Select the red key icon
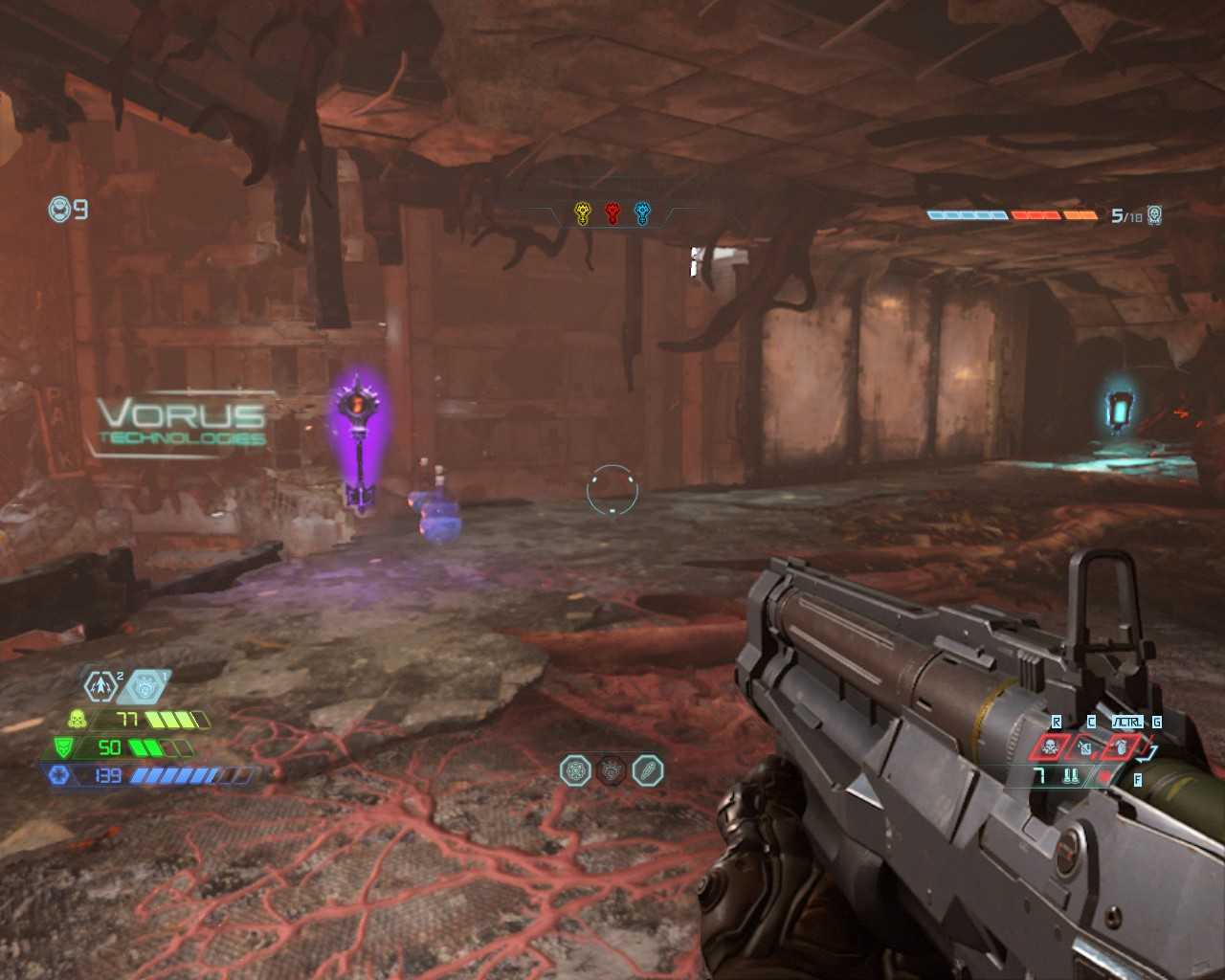The height and width of the screenshot is (980, 1225). tap(612, 213)
